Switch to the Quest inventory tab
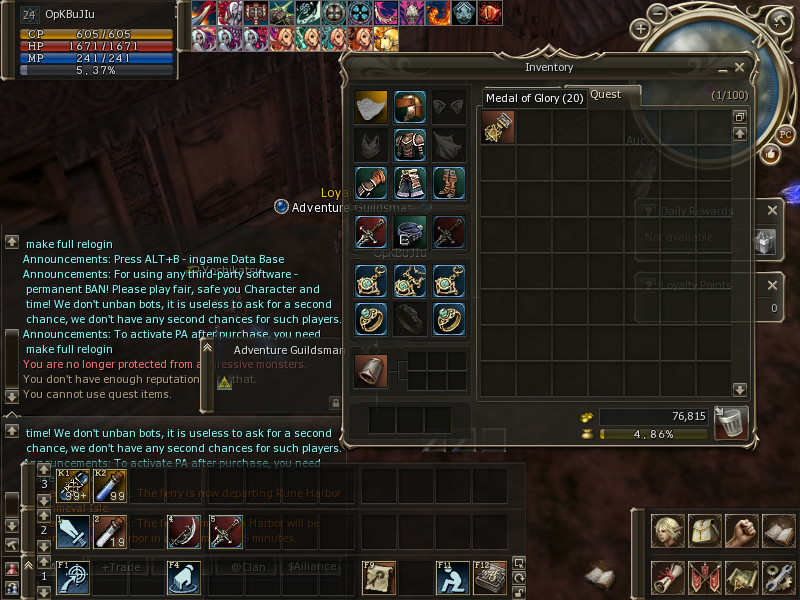The width and height of the screenshot is (800, 600). [x=606, y=95]
